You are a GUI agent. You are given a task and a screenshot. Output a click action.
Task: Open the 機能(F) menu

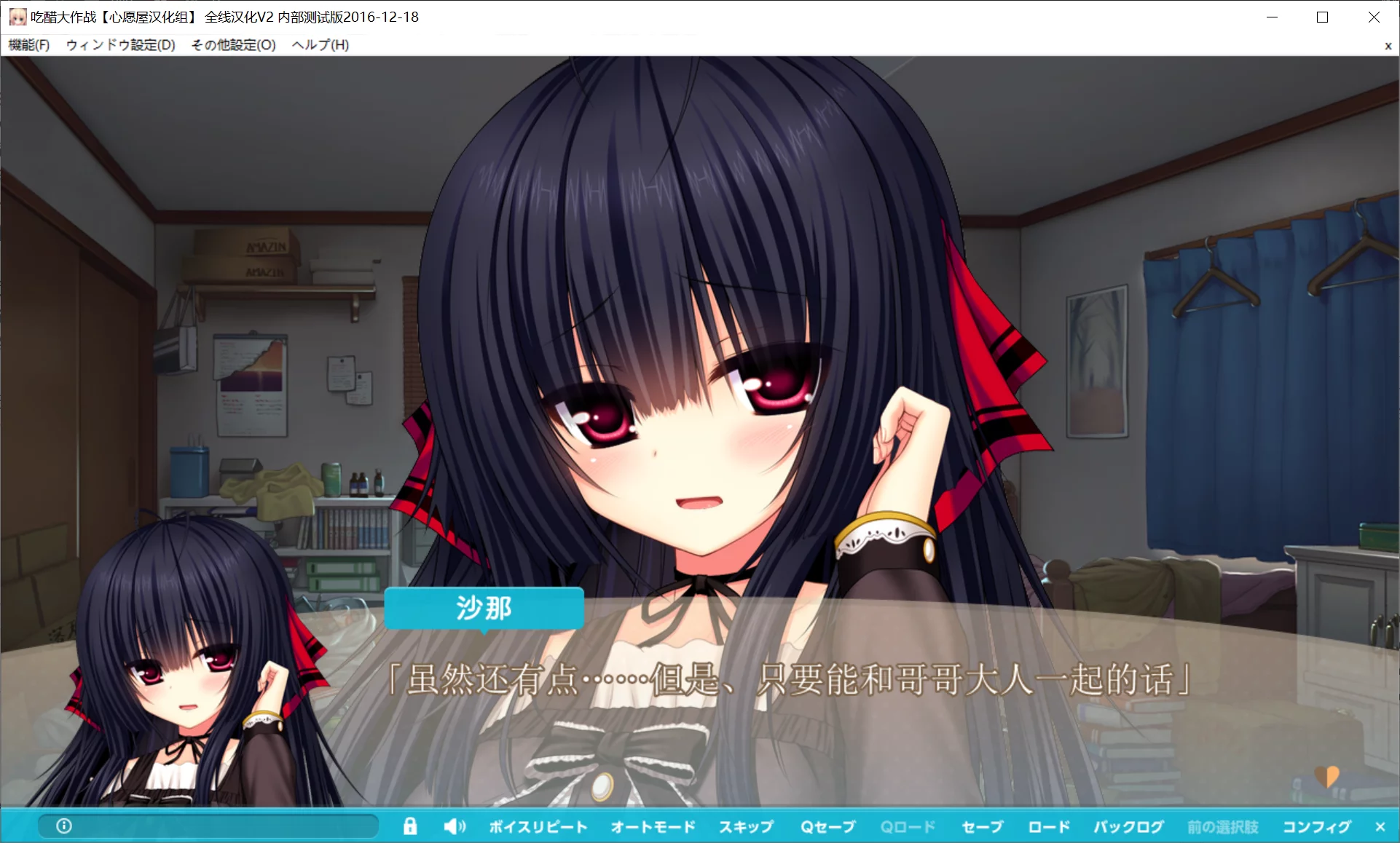click(28, 44)
